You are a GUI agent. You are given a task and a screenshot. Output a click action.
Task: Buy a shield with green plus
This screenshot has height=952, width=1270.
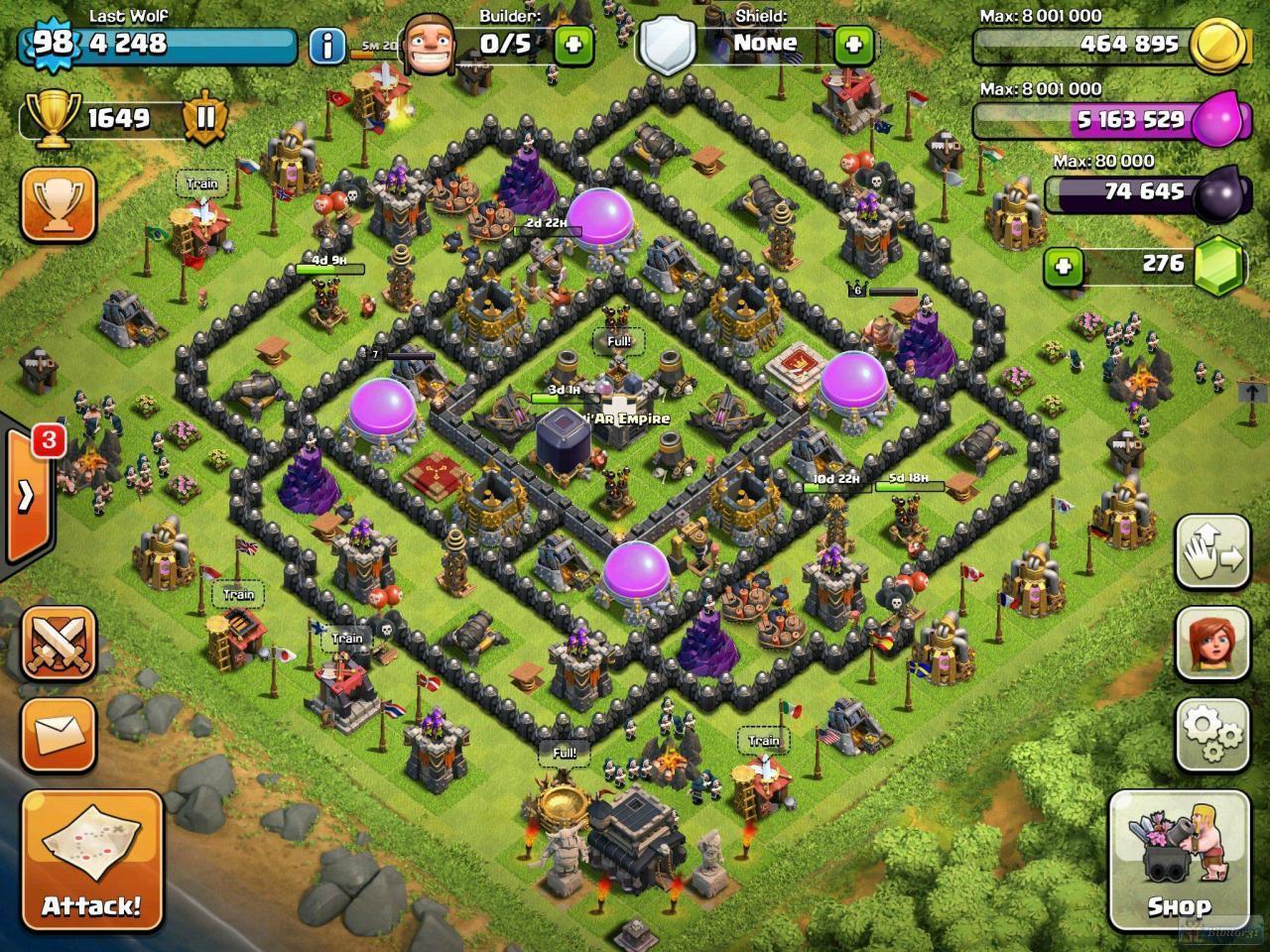coord(854,44)
